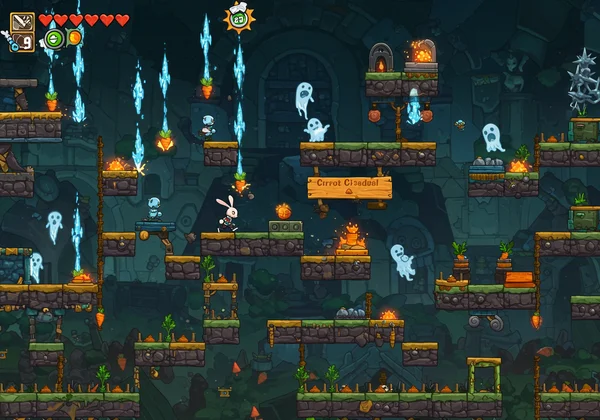Click the item slot showing 9
The height and width of the screenshot is (420, 600).
(x=24, y=41)
